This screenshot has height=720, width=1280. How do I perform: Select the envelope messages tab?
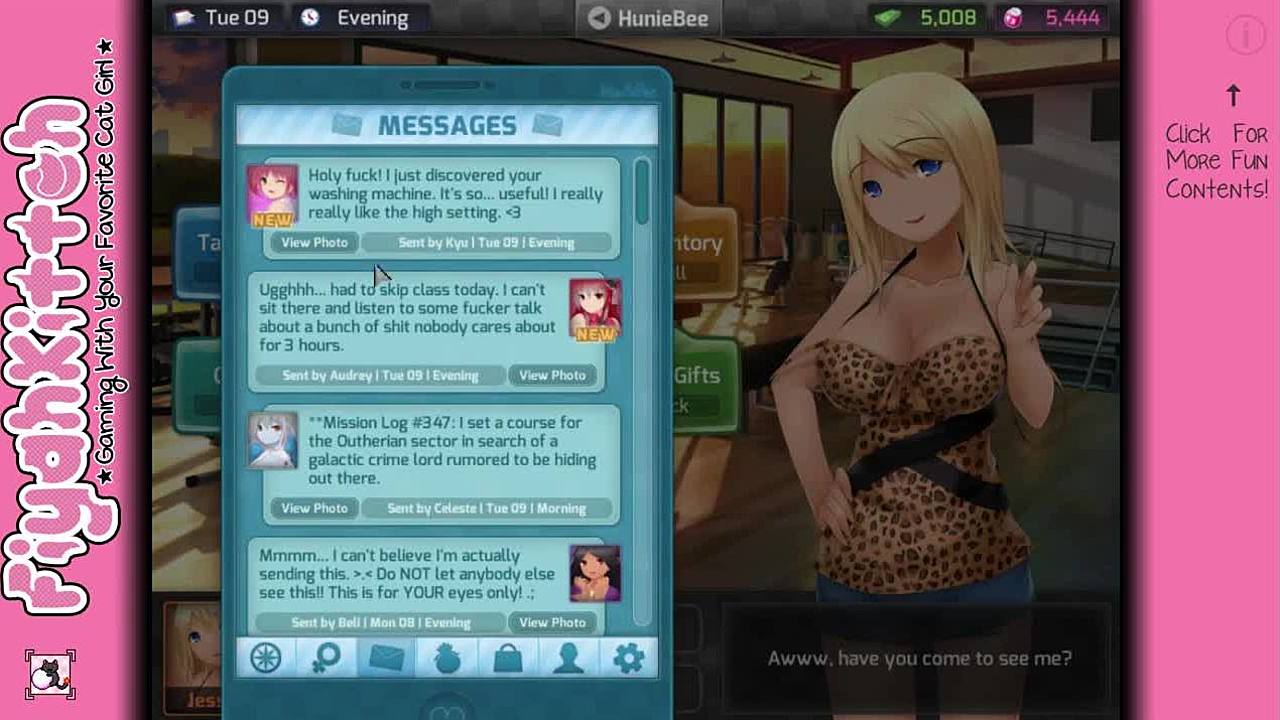coord(387,658)
